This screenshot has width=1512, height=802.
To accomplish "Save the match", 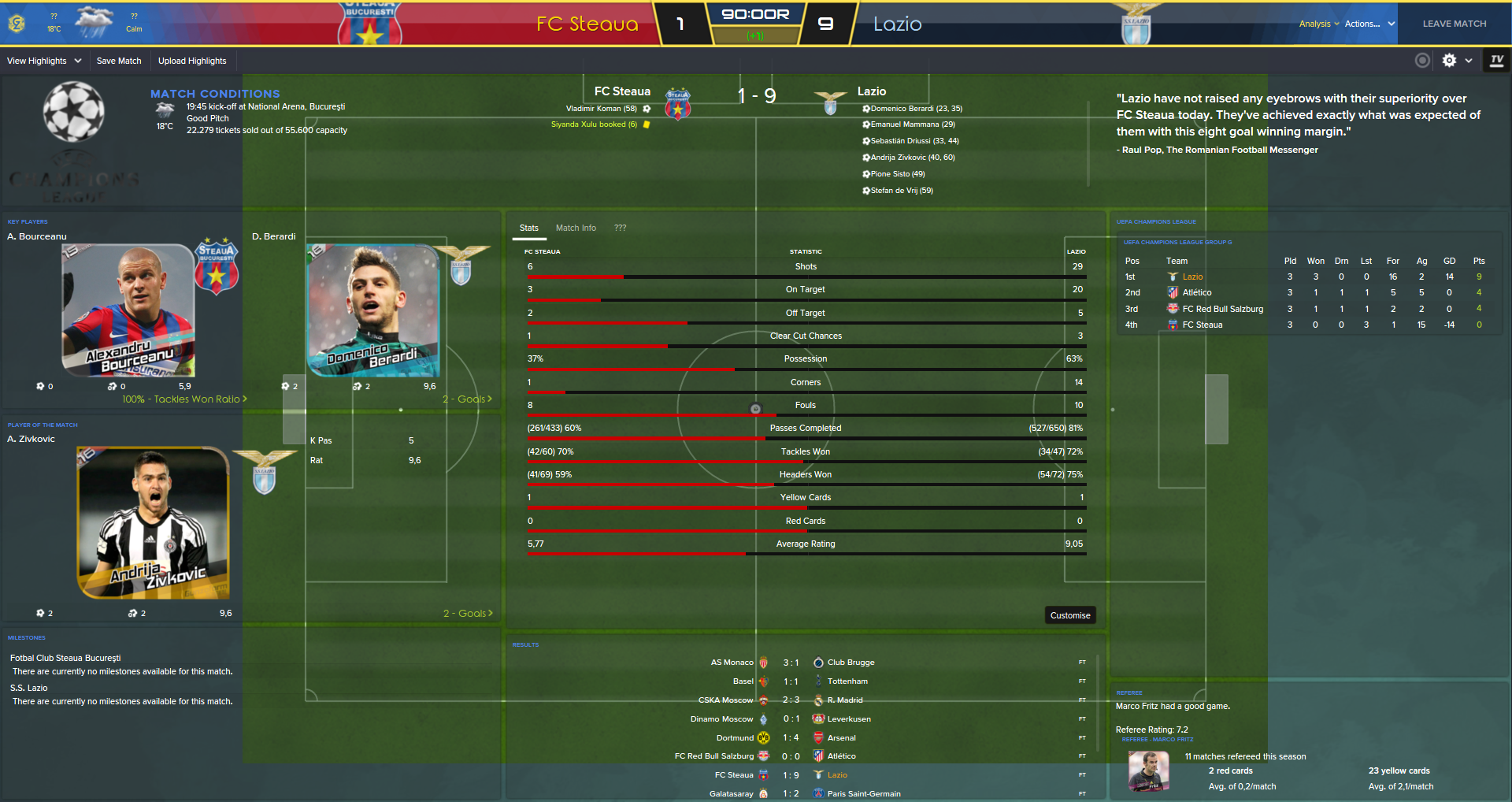I will coord(119,61).
